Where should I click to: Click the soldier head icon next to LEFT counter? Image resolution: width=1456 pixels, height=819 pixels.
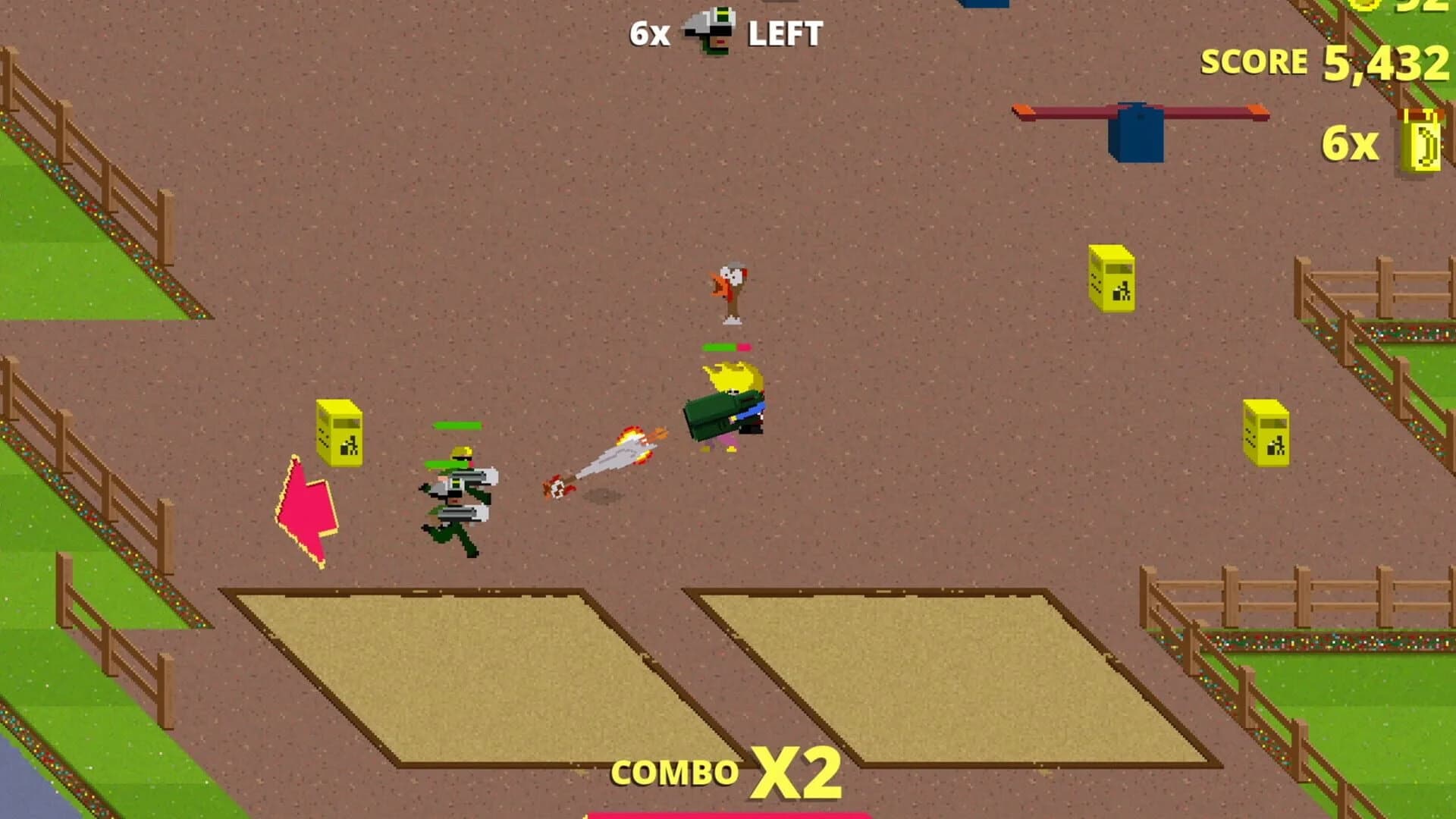709,32
